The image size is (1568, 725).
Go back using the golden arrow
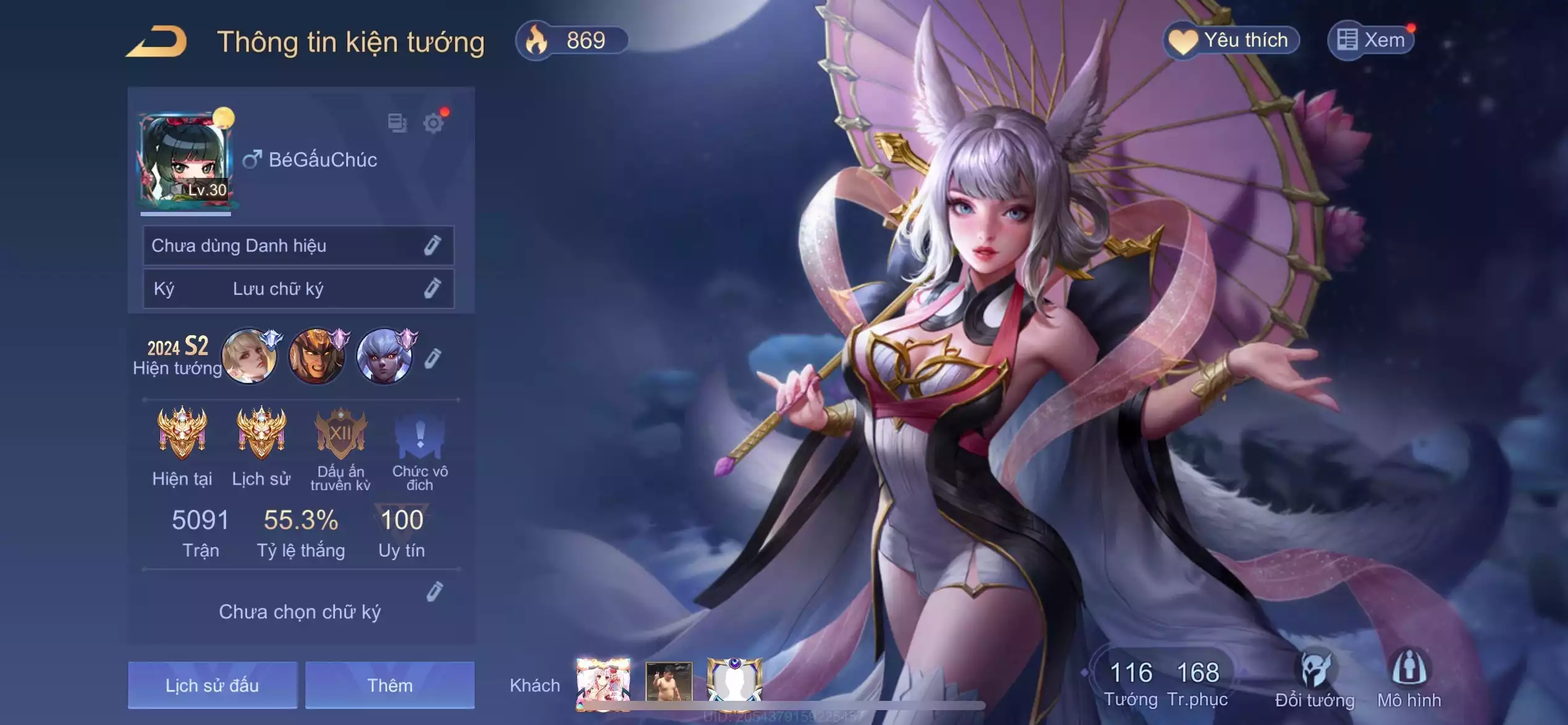(x=157, y=42)
